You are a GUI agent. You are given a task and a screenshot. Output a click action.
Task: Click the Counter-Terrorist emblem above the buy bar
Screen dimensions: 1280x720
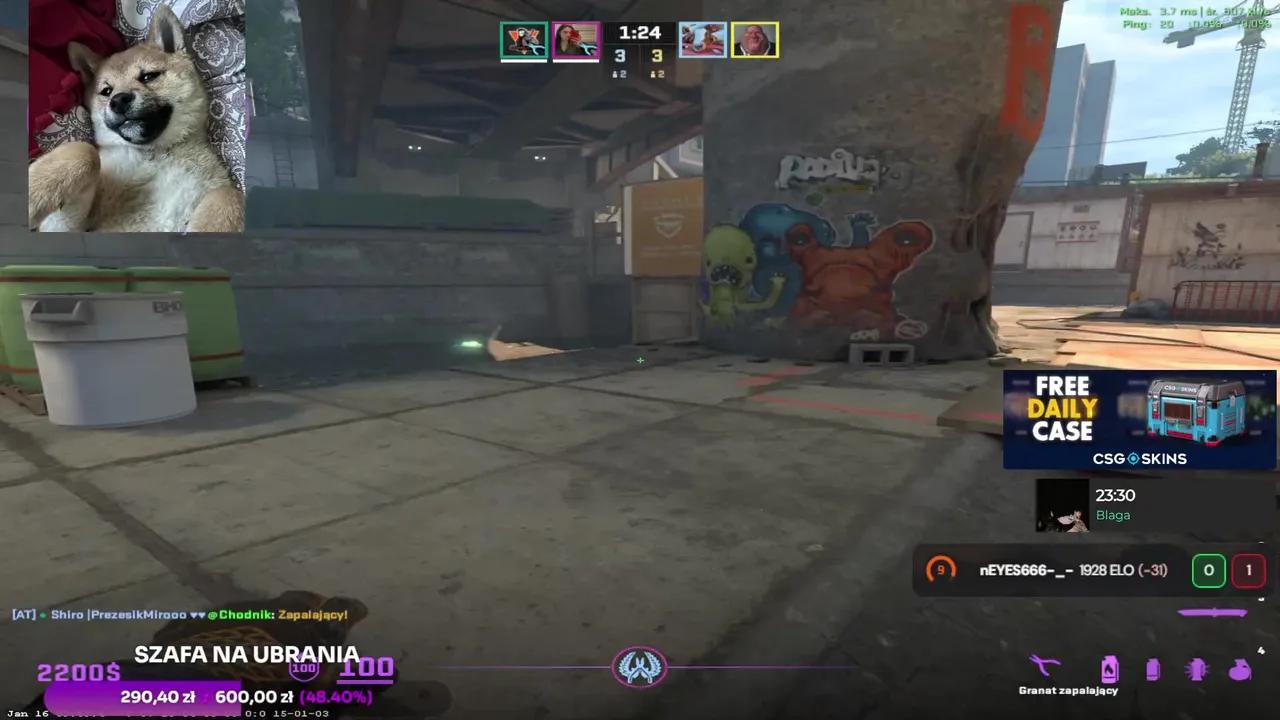pos(640,668)
